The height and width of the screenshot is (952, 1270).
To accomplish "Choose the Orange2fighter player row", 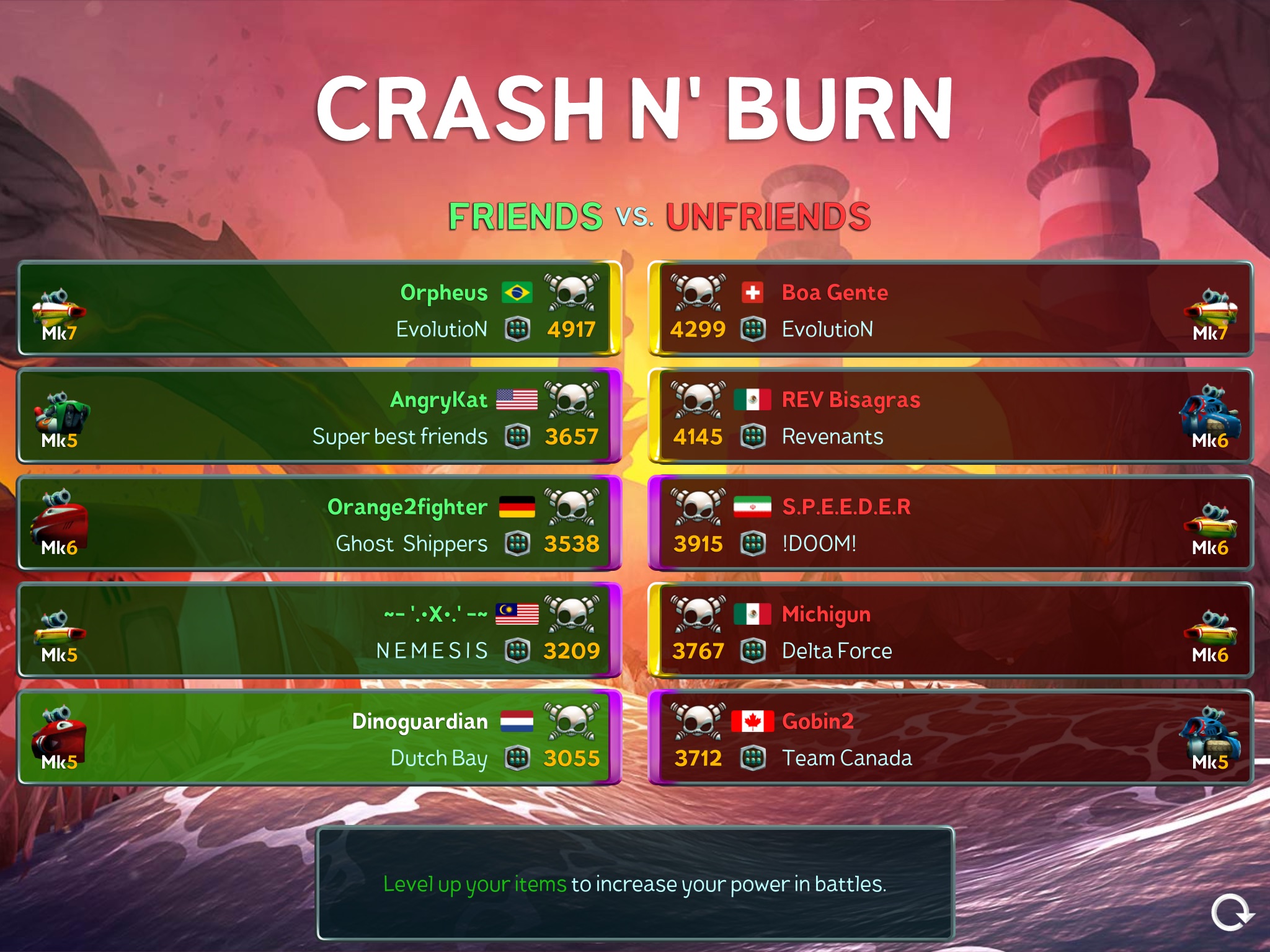I will [x=319, y=523].
